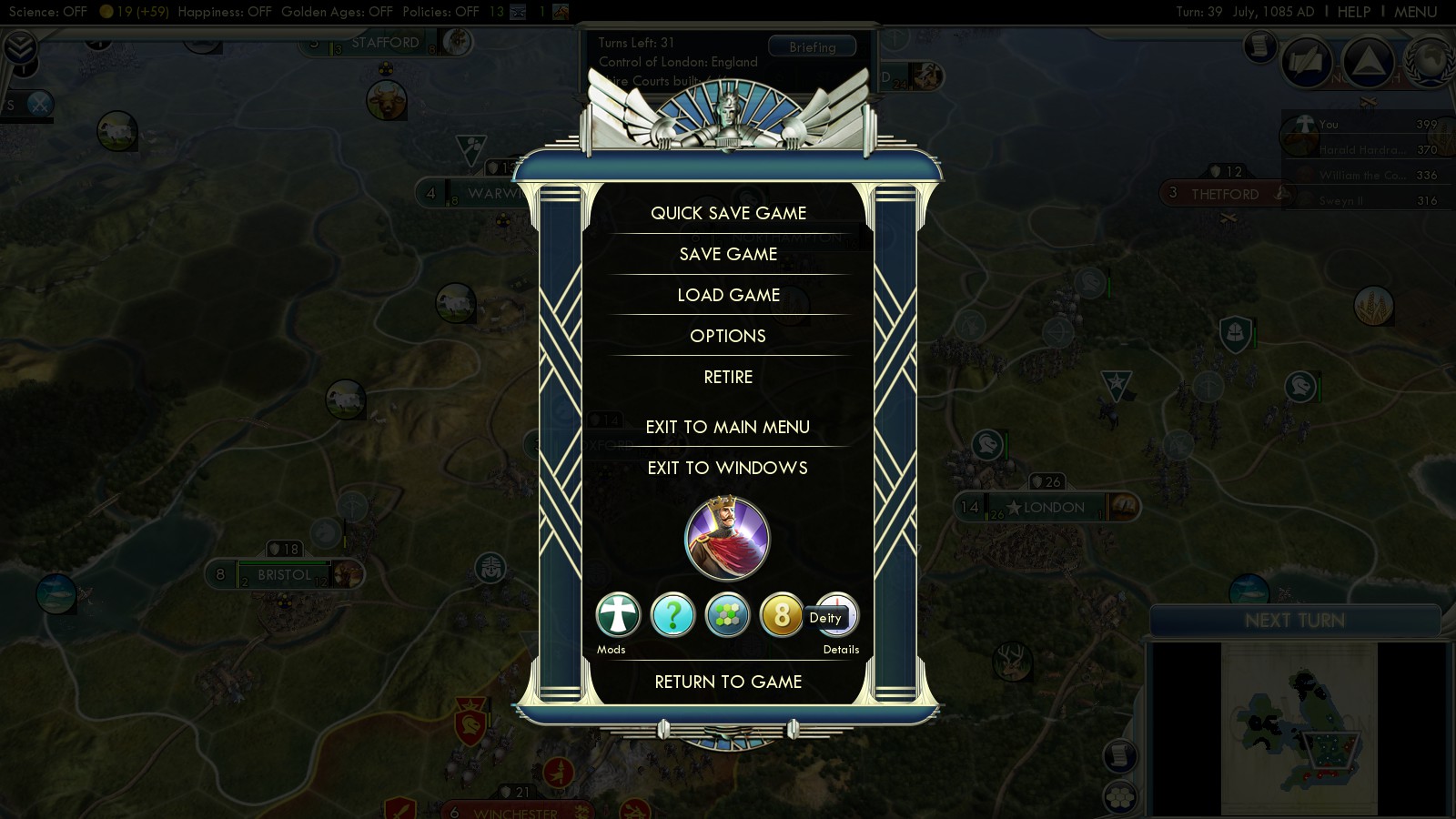Exit to Main Menu

(728, 427)
